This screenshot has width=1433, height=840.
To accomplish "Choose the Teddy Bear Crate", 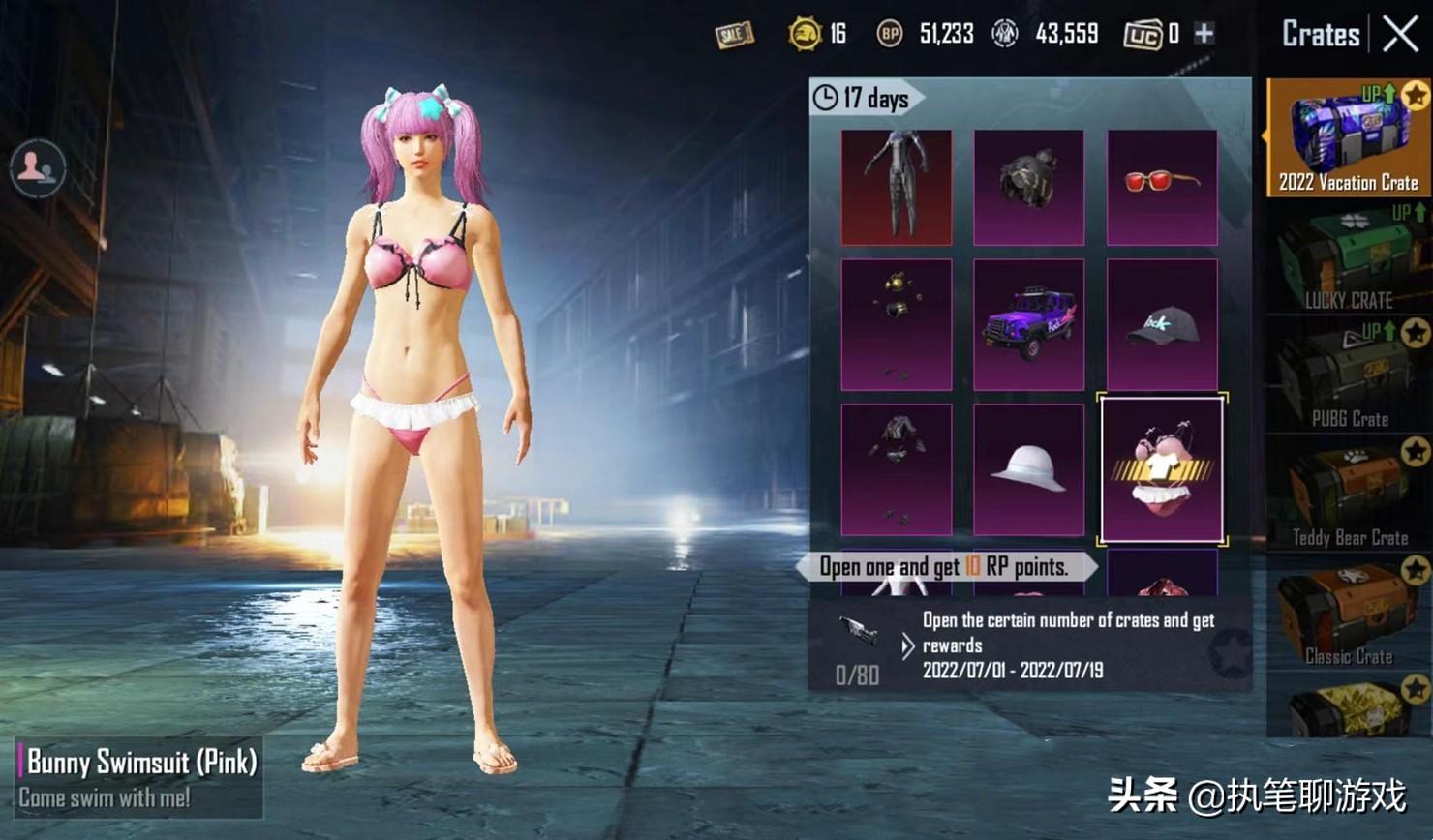I will (1348, 495).
